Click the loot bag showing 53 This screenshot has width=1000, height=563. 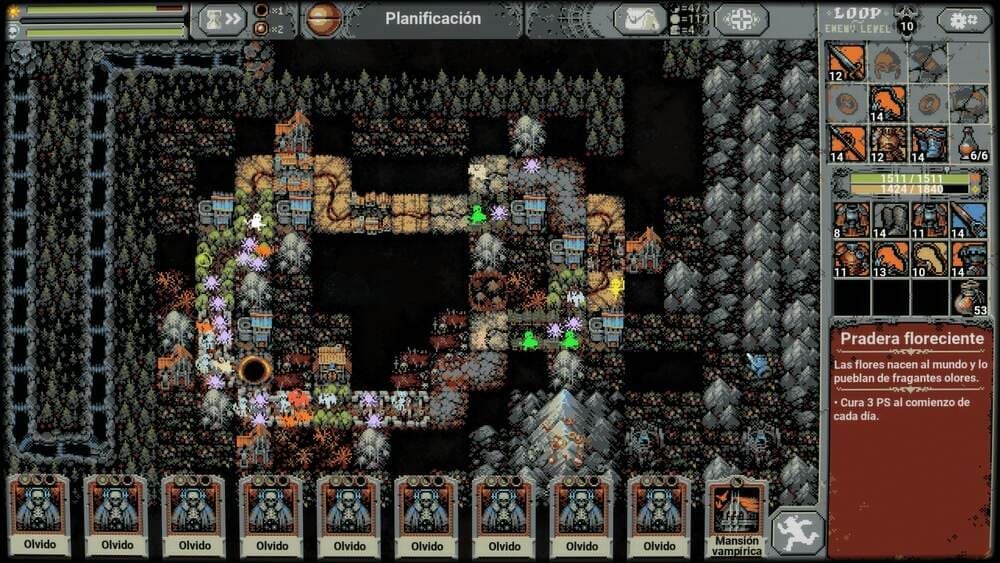[x=968, y=298]
